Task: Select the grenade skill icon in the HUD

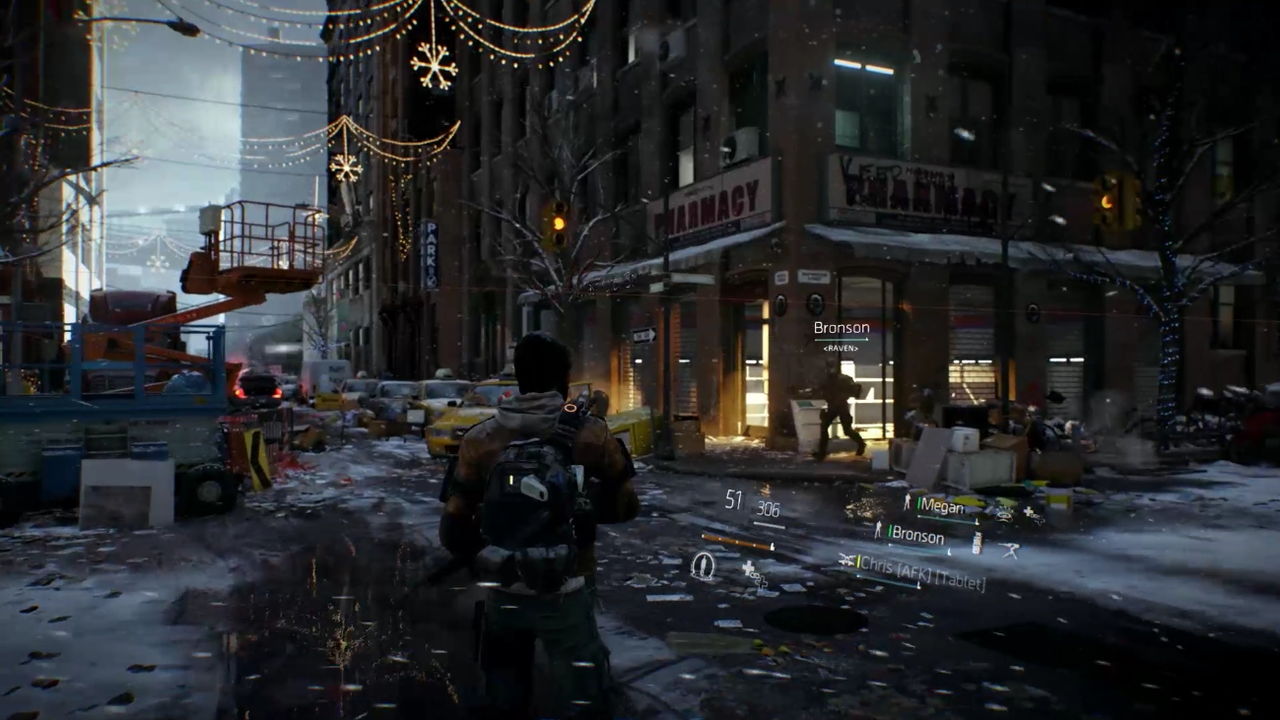Action: (x=702, y=566)
